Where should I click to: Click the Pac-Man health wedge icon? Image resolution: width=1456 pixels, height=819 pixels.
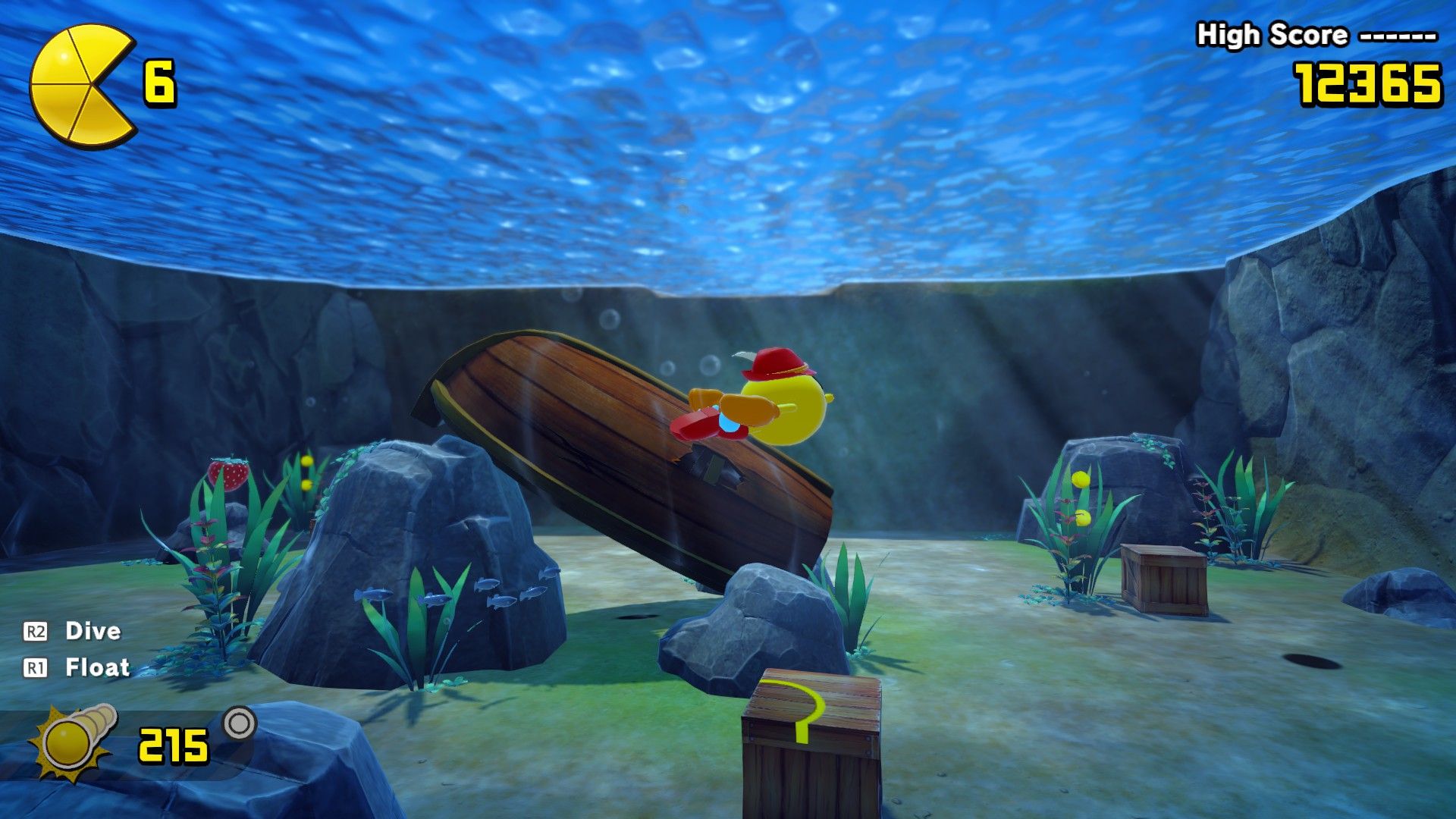point(82,85)
